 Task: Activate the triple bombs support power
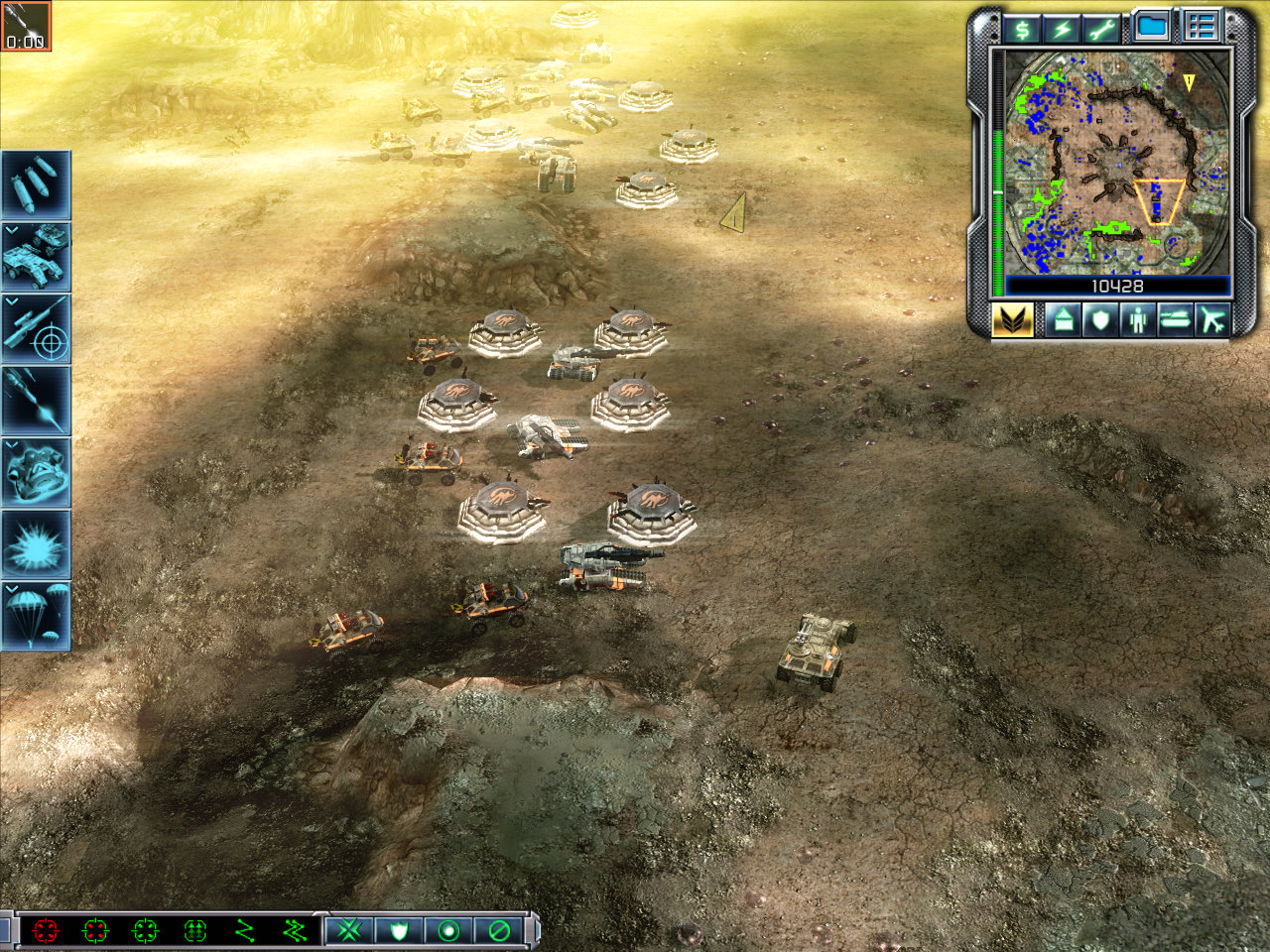pyautogui.click(x=36, y=184)
